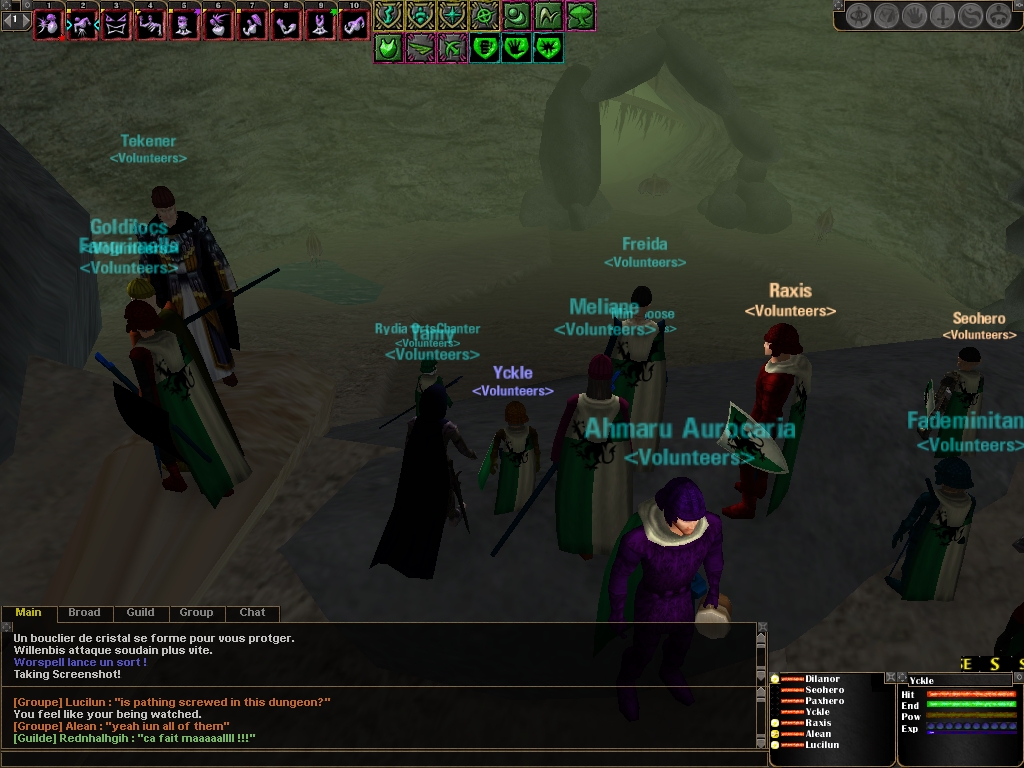Viewport: 1024px width, 768px height.
Task: Switch to the Main chat tab
Action: coord(29,613)
